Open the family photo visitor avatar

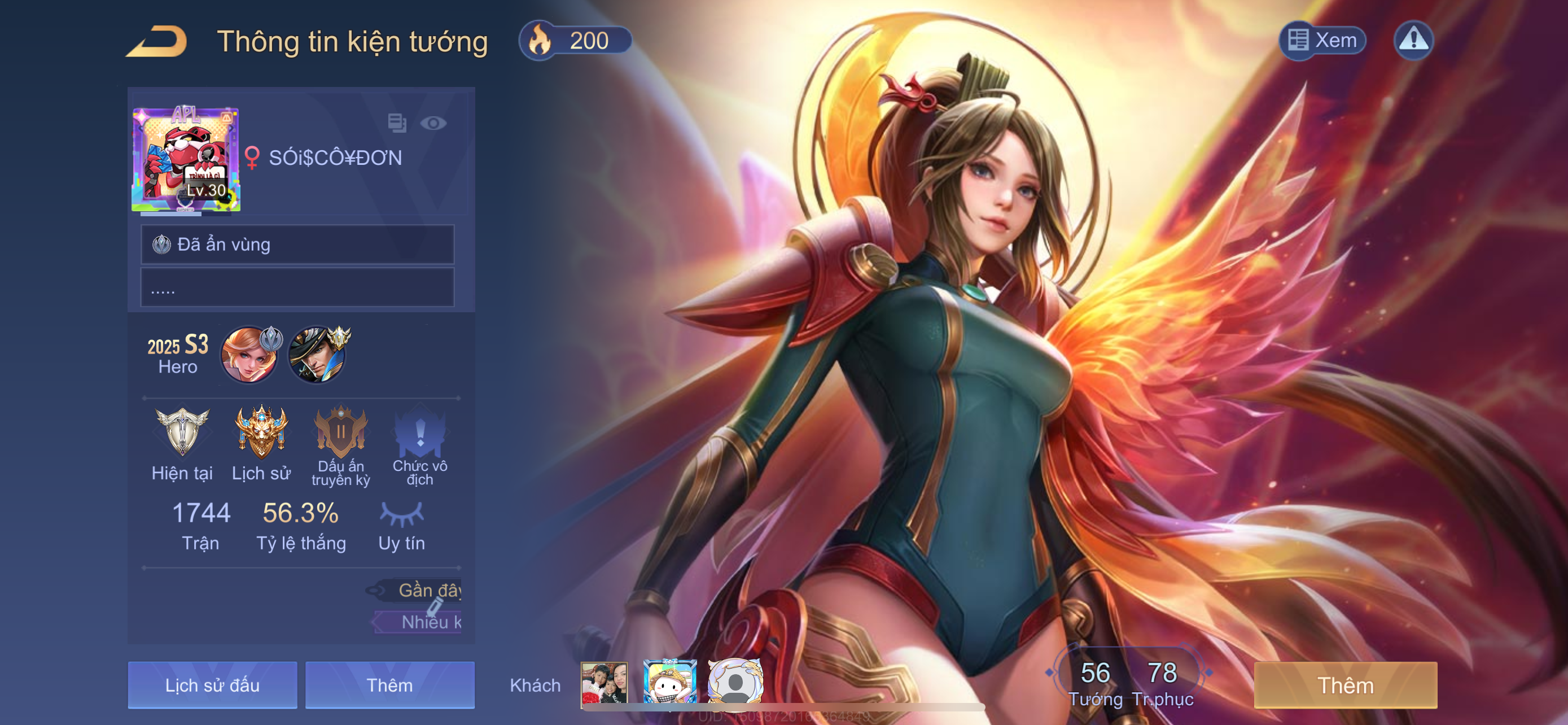coord(604,684)
